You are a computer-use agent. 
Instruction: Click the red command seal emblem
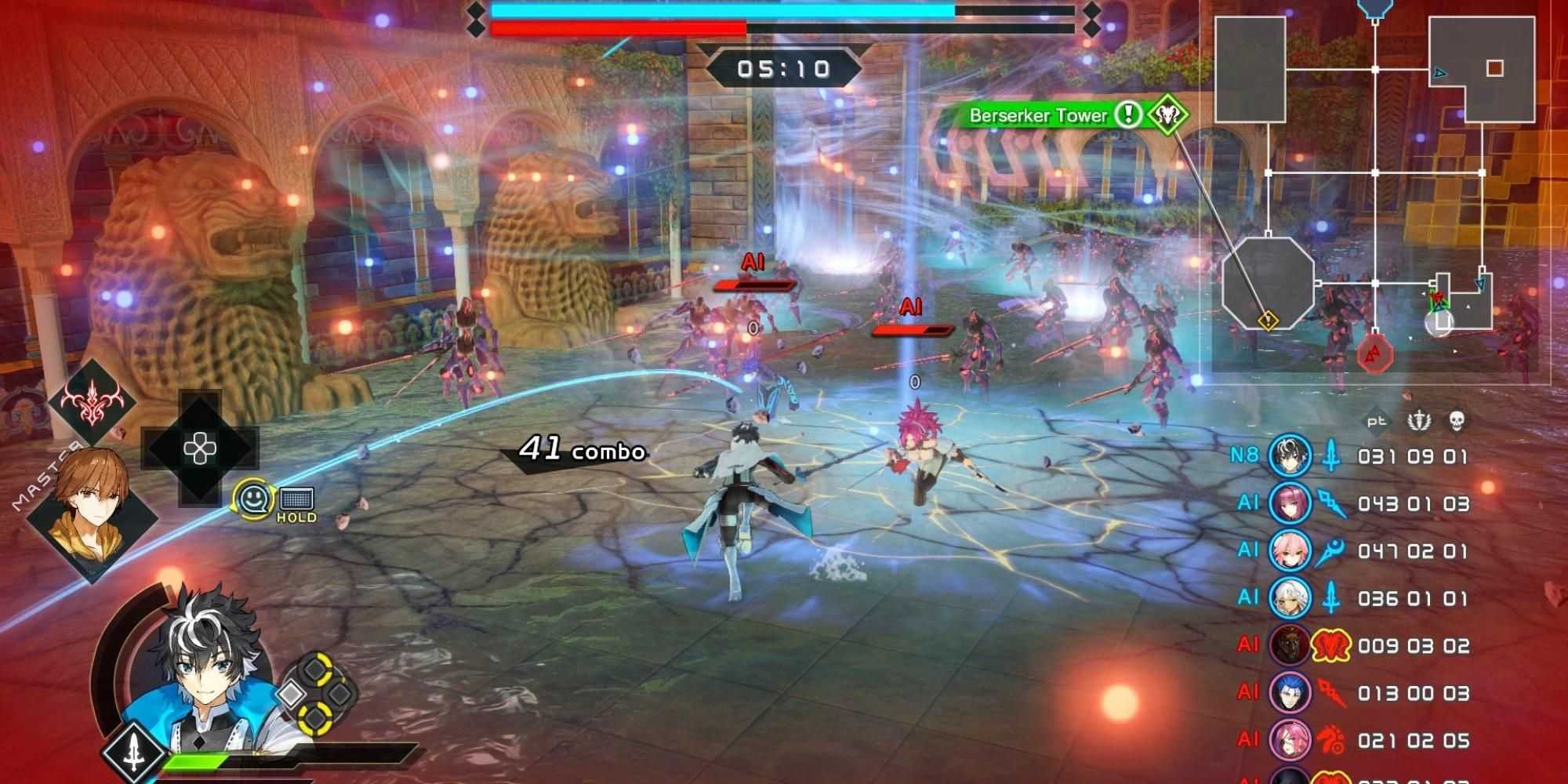click(x=93, y=400)
